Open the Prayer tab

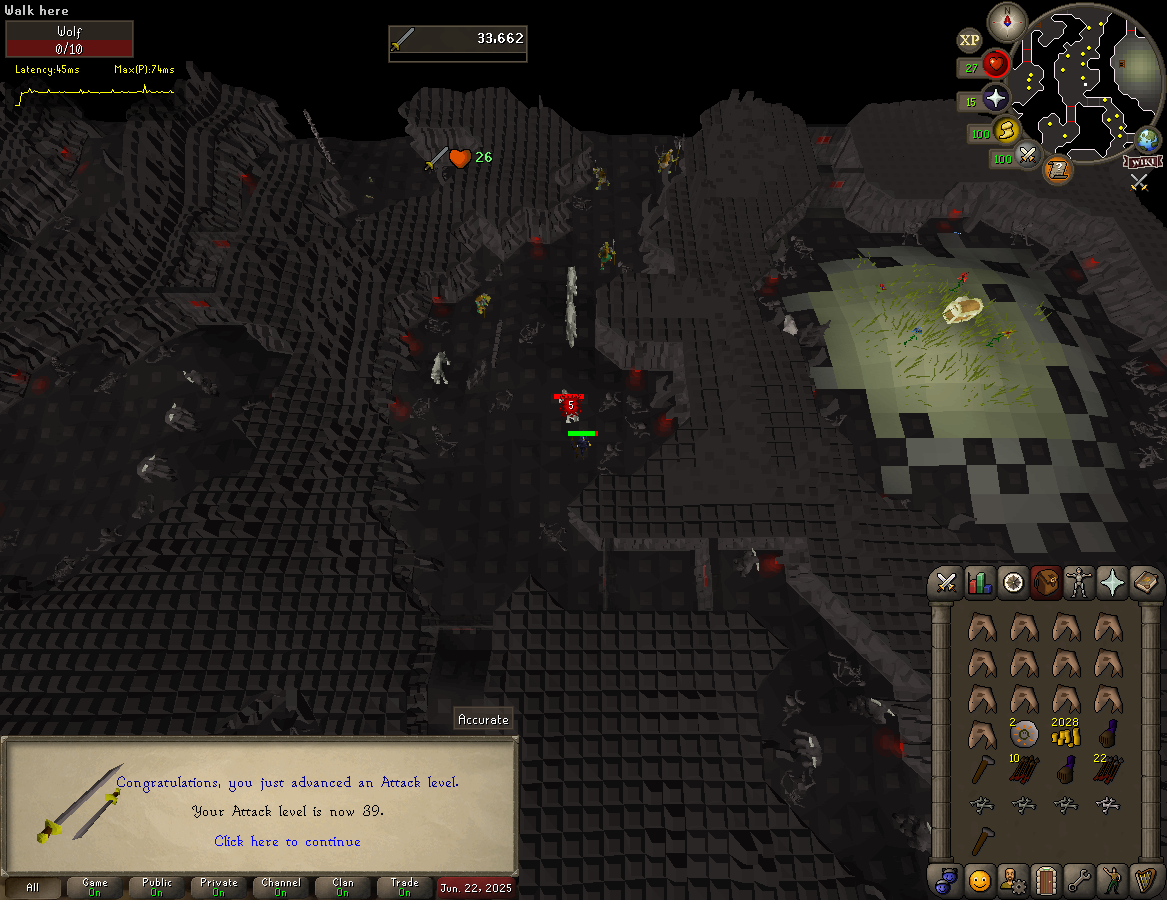1112,583
